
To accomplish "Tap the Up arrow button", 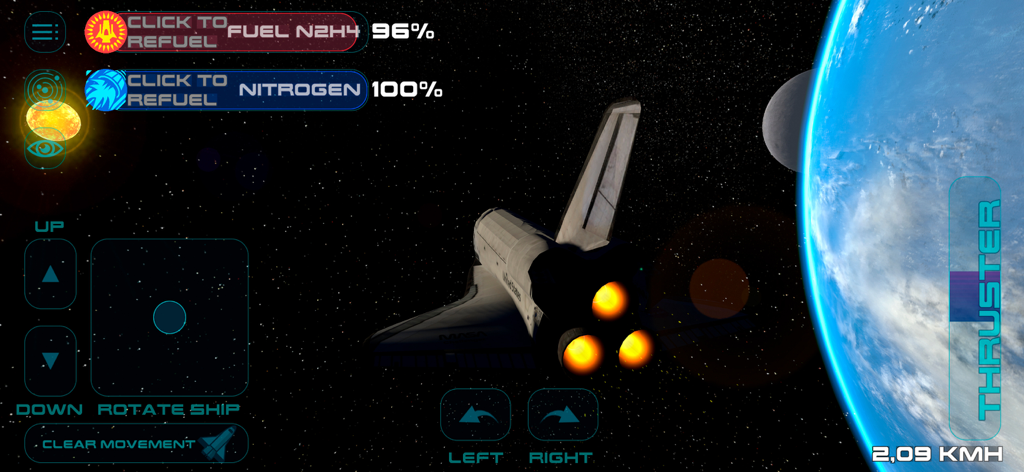I will [x=50, y=274].
